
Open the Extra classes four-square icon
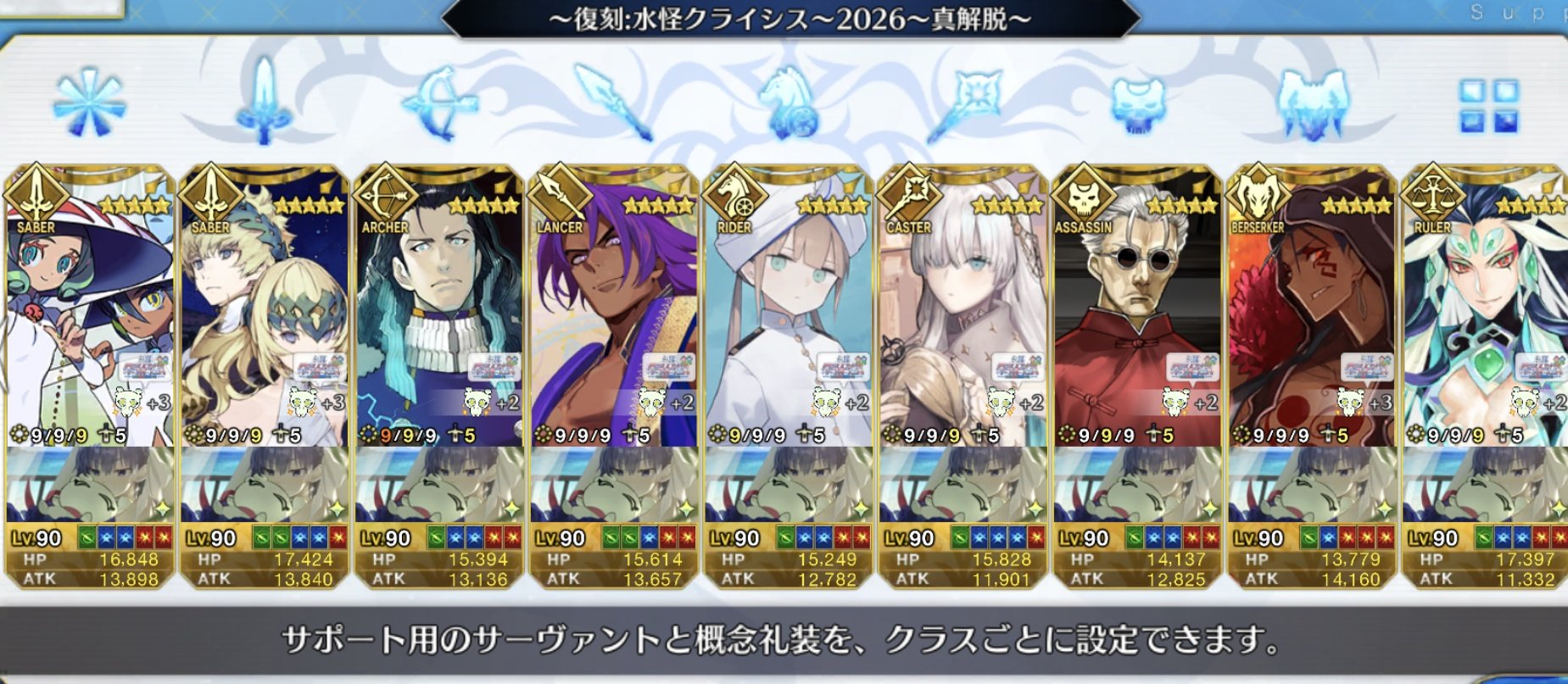pos(1488,106)
